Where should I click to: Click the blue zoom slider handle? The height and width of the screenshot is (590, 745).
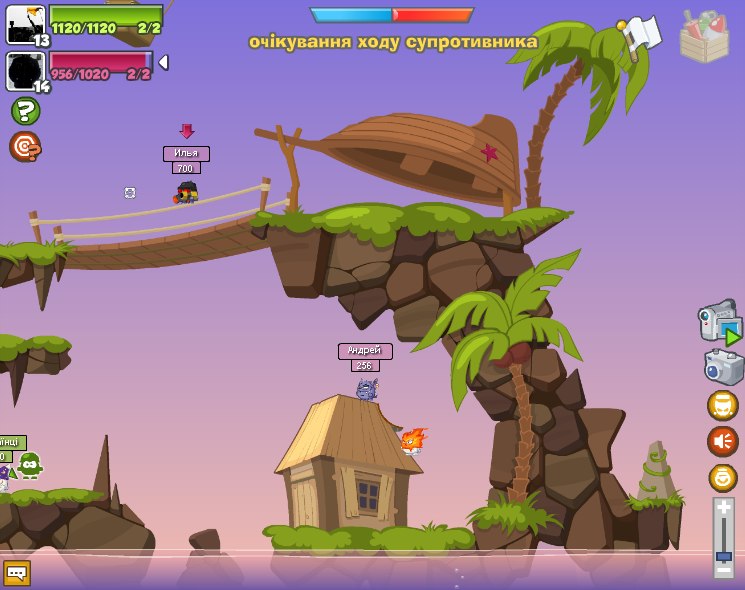coord(724,555)
